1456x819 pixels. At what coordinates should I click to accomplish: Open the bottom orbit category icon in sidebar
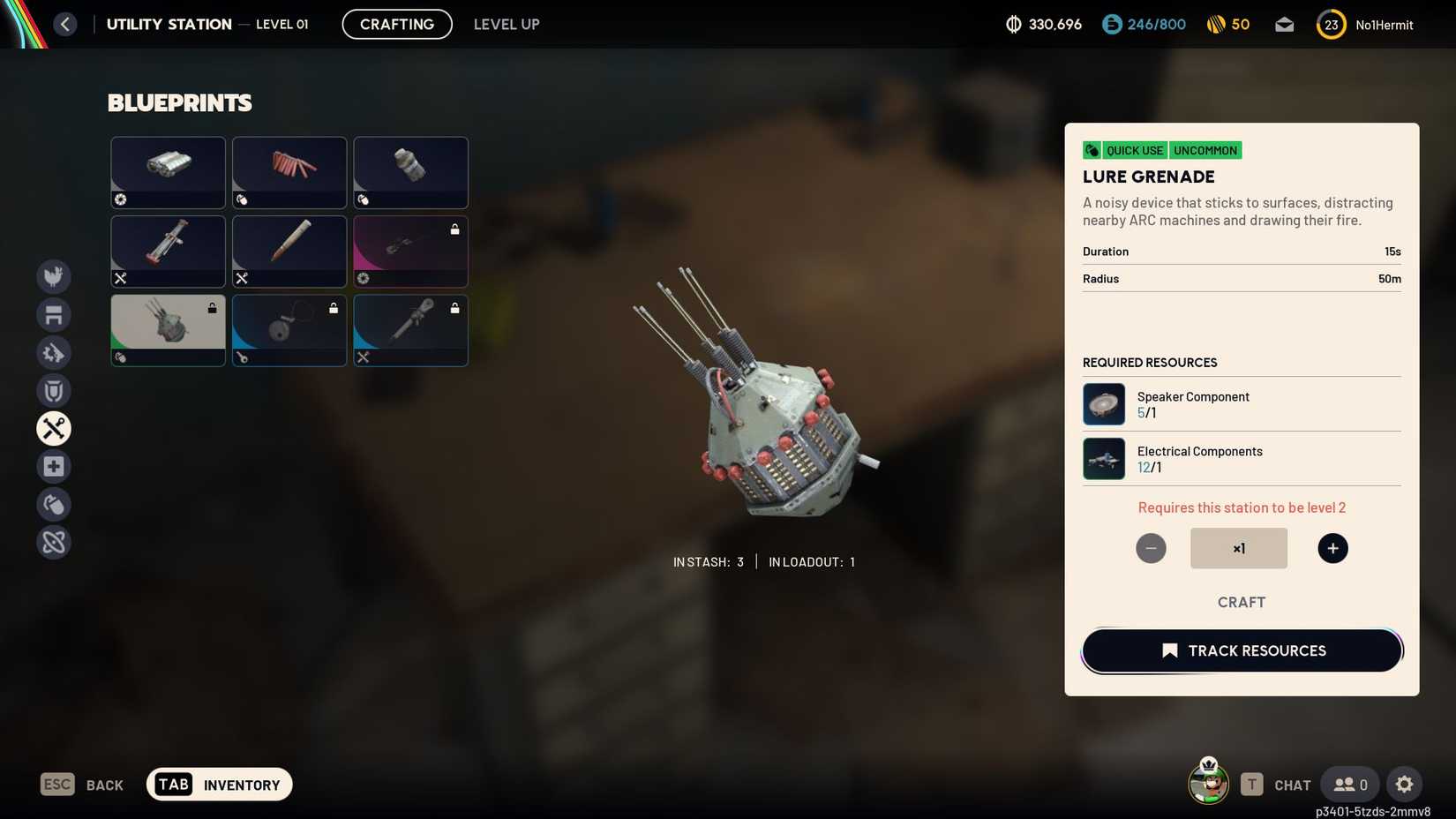tap(54, 542)
